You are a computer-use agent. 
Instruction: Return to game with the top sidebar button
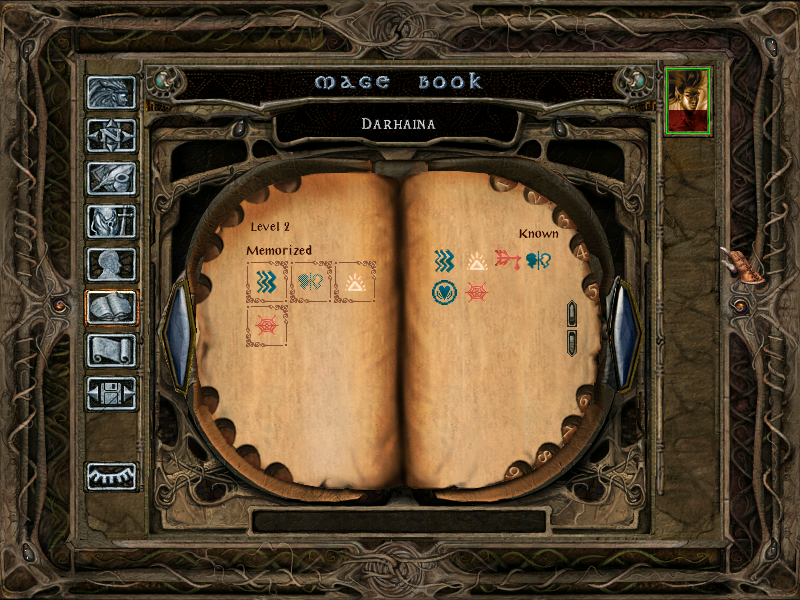(111, 92)
